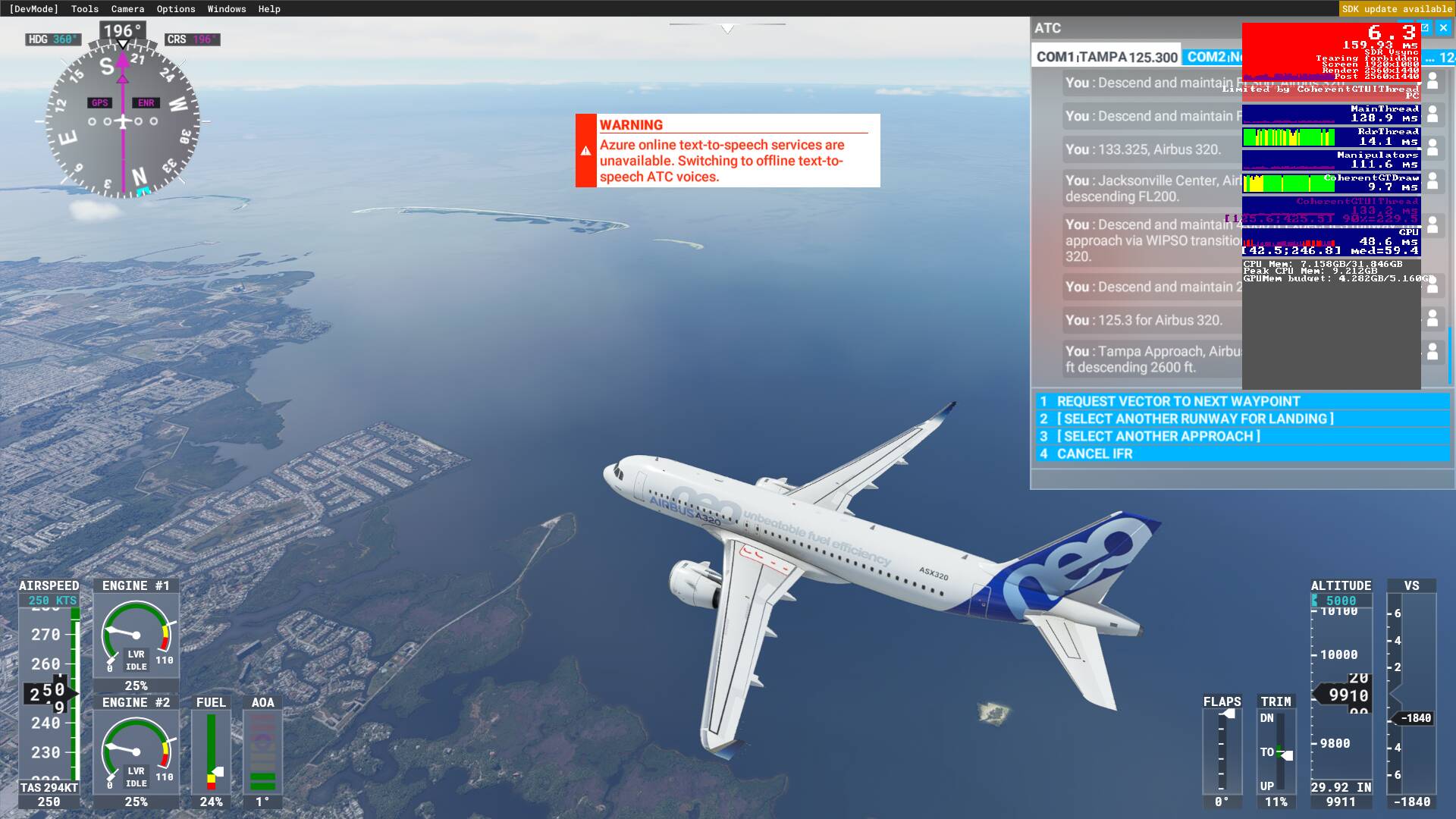The image size is (1456, 819).
Task: Open the Camera menu
Action: pyautogui.click(x=127, y=9)
